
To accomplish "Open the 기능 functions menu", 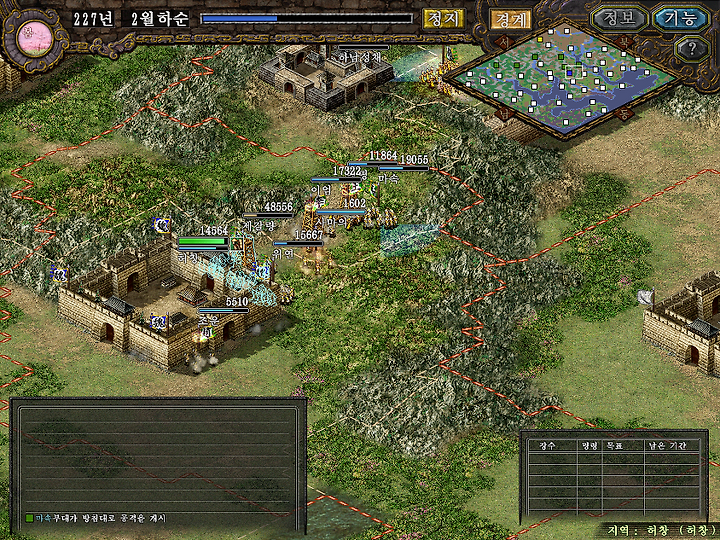I will 680,18.
